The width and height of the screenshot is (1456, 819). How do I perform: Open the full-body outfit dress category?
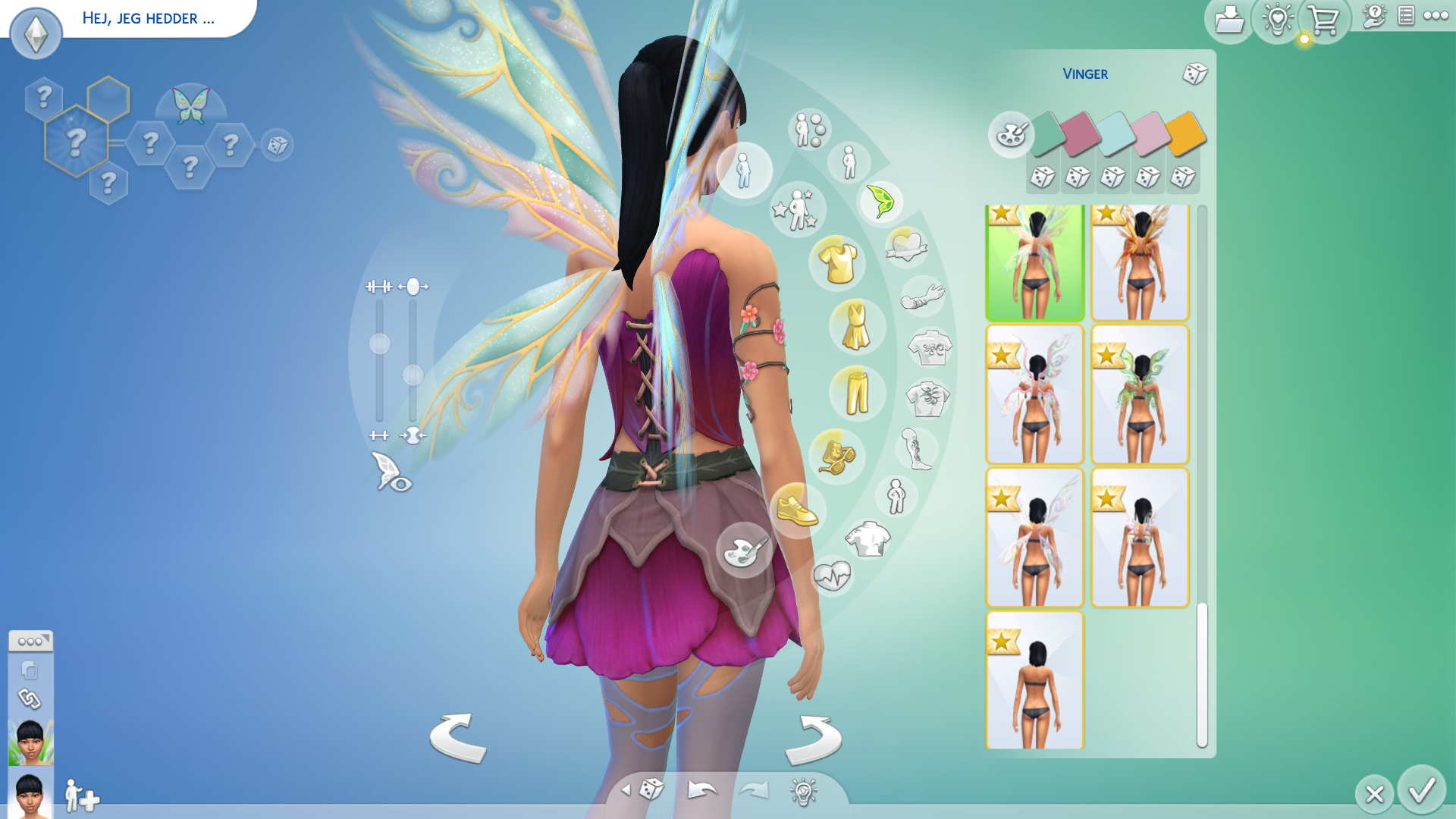[x=857, y=328]
